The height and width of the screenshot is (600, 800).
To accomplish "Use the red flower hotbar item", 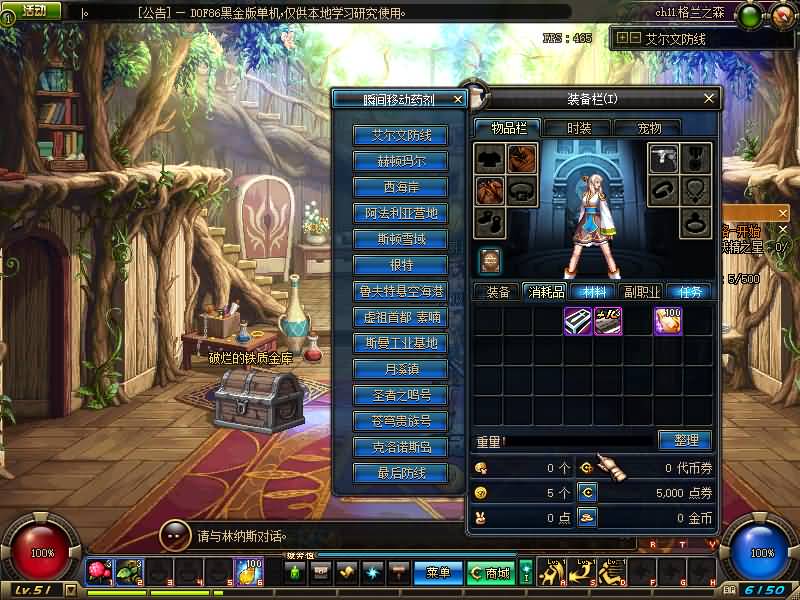I will pyautogui.click(x=98, y=570).
